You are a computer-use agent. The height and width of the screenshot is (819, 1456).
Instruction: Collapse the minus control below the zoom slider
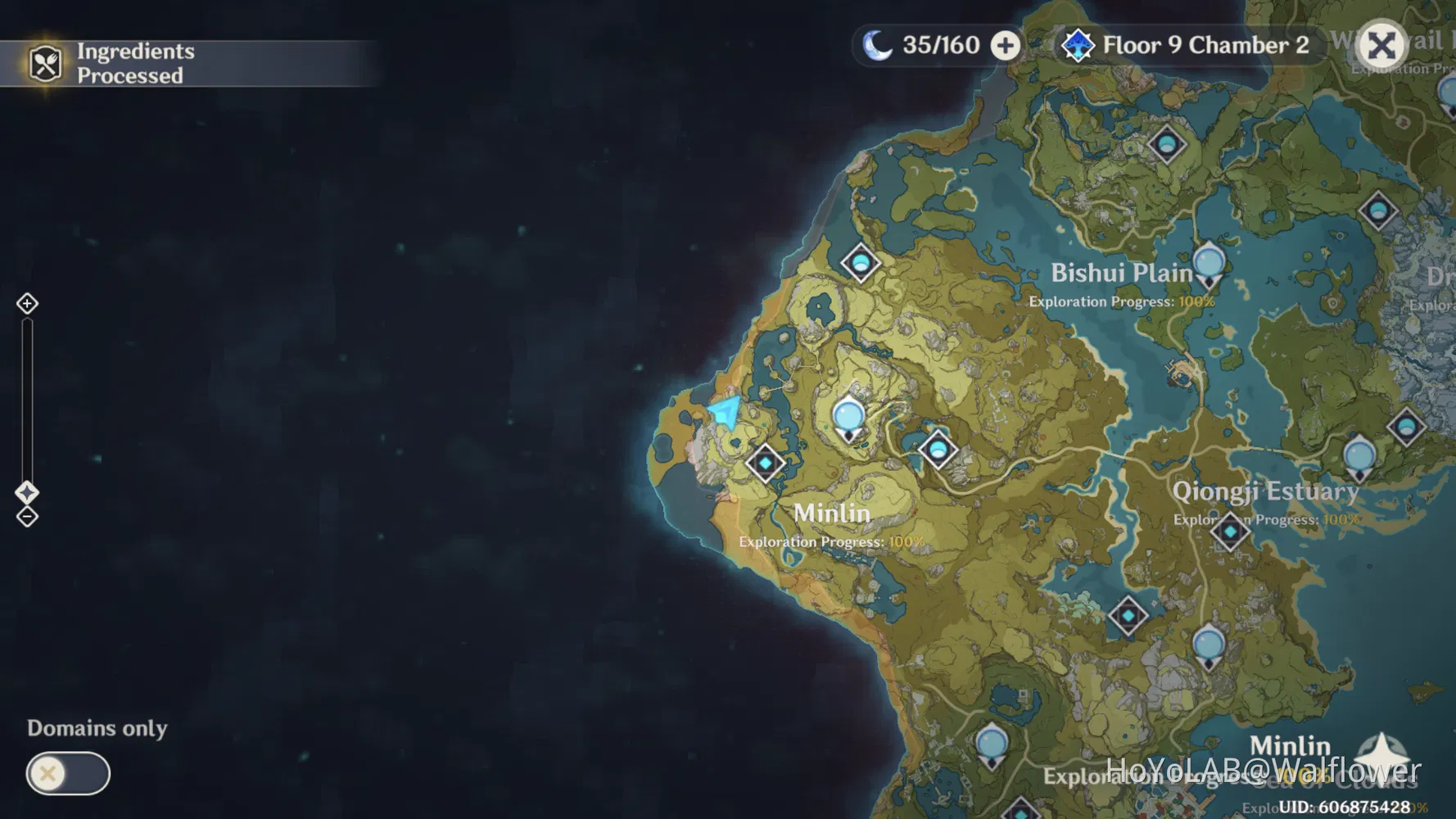[27, 517]
